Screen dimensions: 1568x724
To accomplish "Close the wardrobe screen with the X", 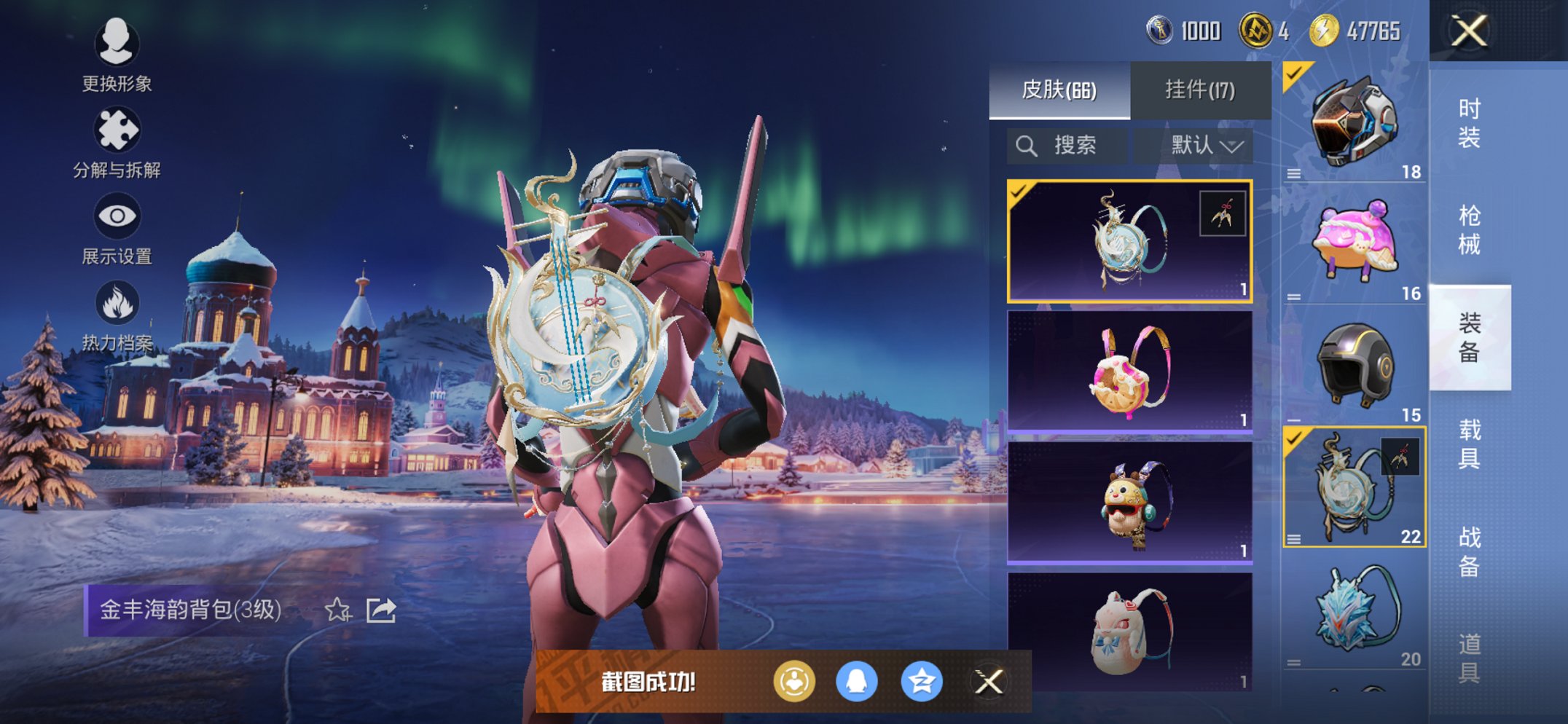I will coord(1469,31).
